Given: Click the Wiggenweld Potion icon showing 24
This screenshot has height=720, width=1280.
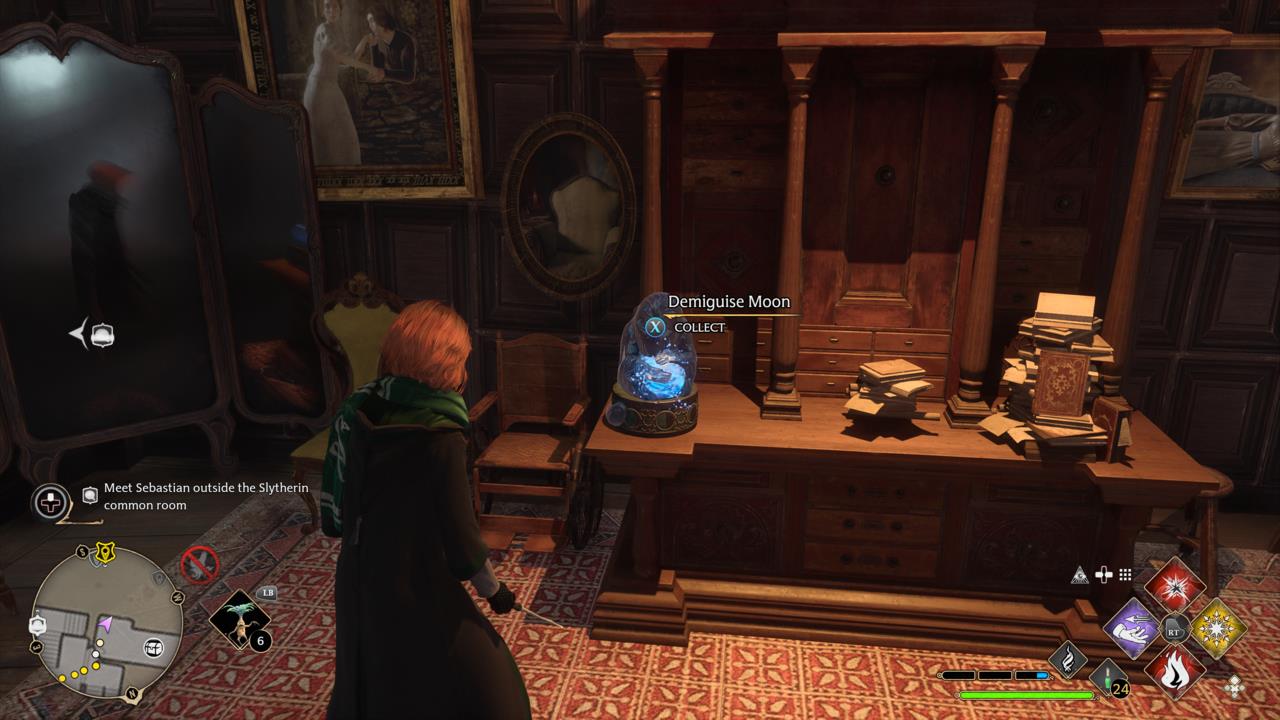Looking at the screenshot, I should tap(1106, 678).
